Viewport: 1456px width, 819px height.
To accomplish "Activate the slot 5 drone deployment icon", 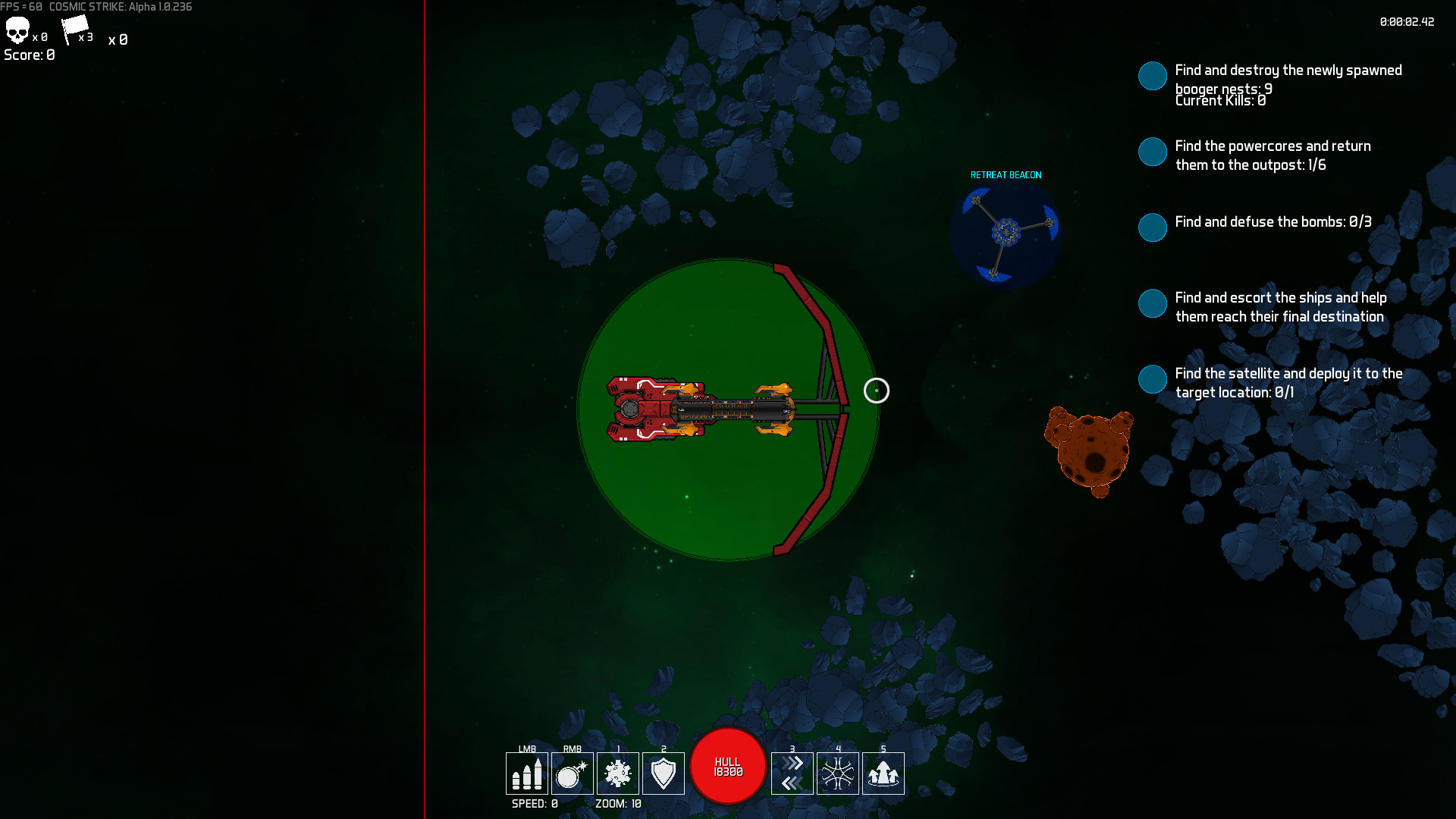I will tap(883, 773).
